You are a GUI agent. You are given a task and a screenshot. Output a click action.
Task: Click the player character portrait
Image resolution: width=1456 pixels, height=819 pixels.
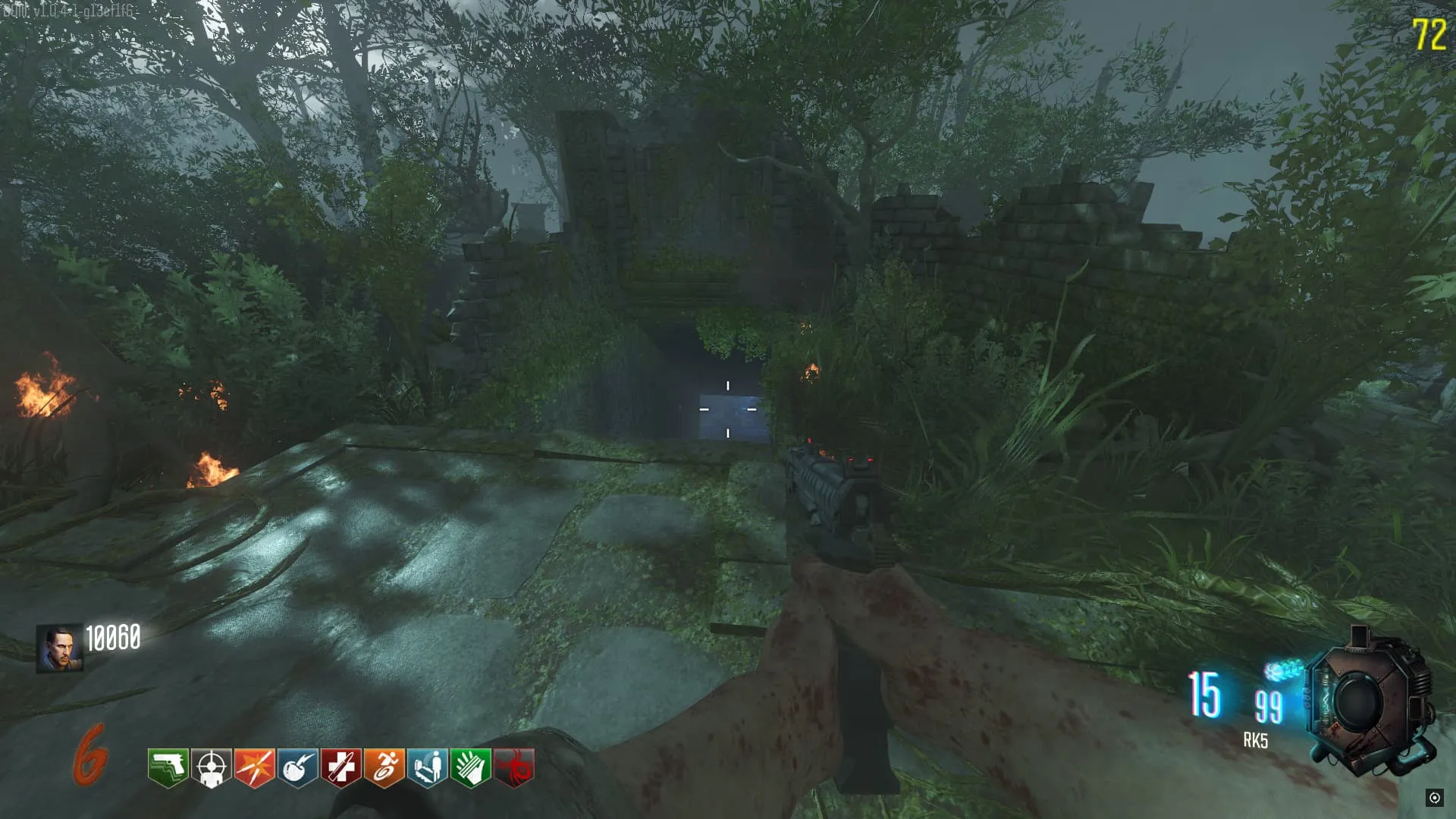59,648
